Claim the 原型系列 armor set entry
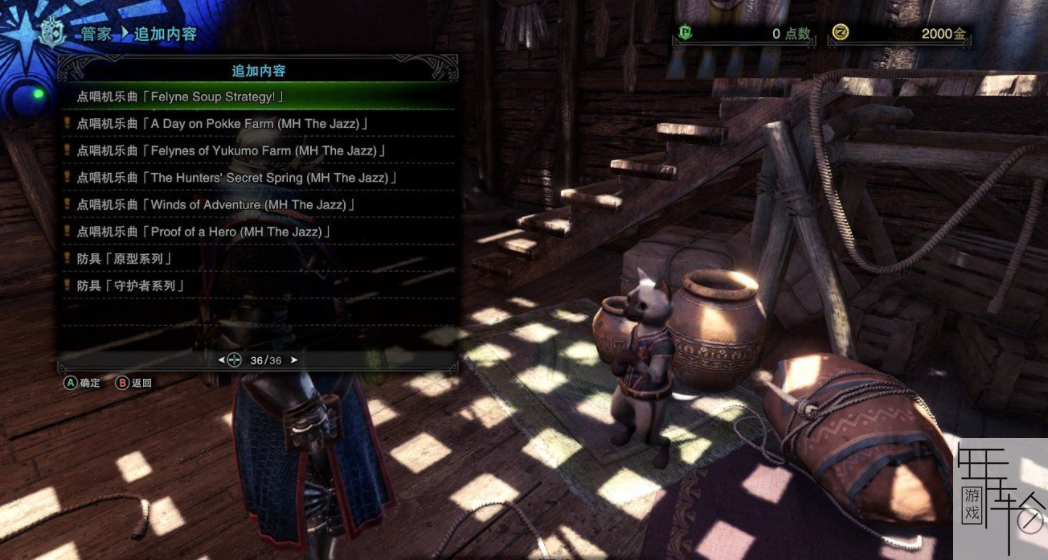This screenshot has width=1048, height=560. click(124, 259)
